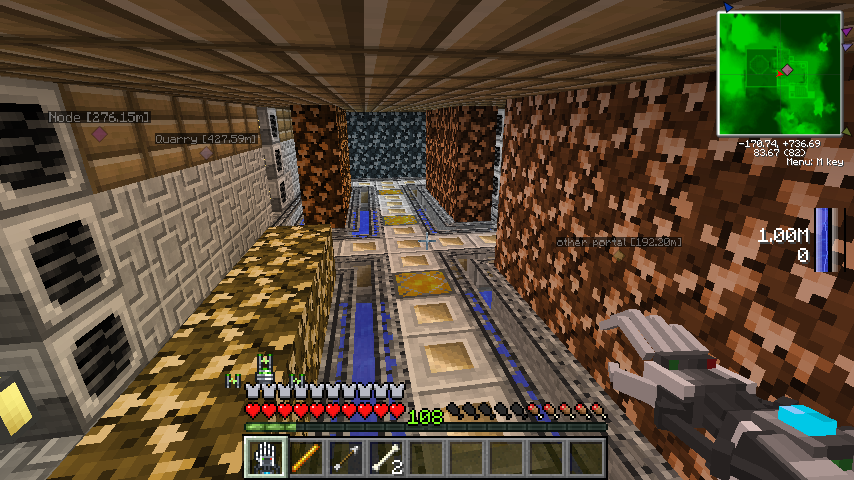Click the pink diamond waypoint on minimap
854x480 pixels.
(x=788, y=69)
